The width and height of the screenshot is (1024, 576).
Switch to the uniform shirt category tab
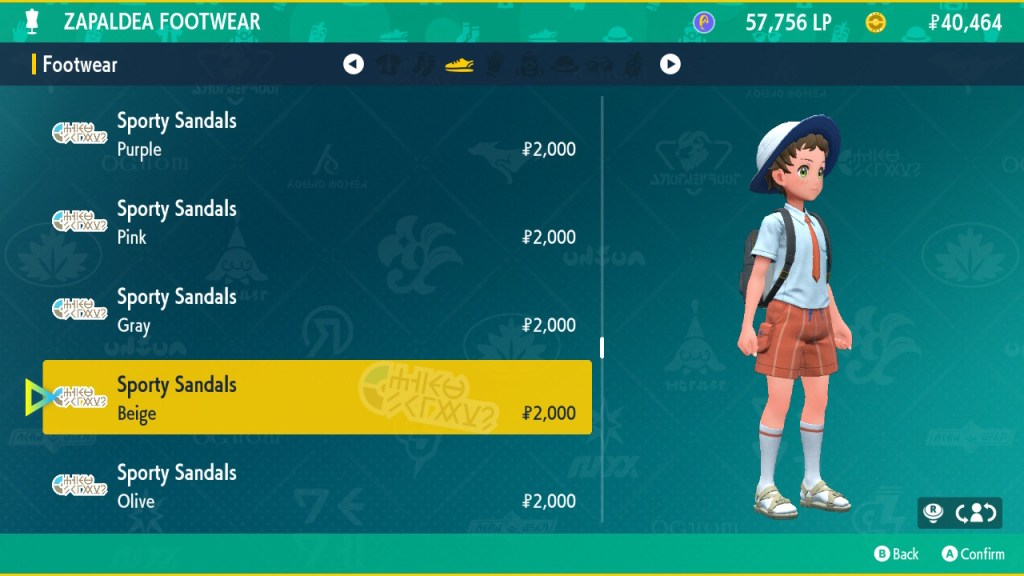[388, 65]
